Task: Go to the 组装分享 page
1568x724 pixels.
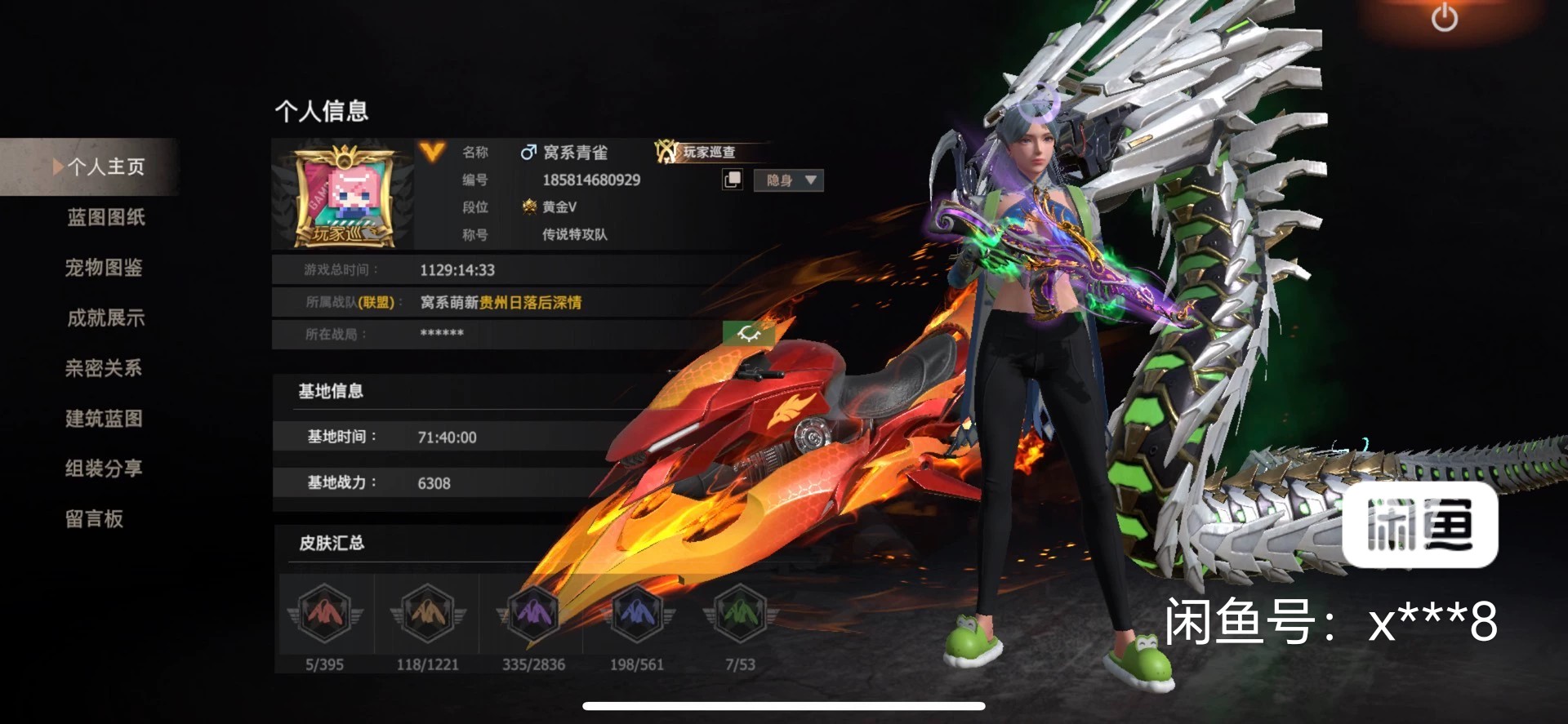Action: (104, 469)
